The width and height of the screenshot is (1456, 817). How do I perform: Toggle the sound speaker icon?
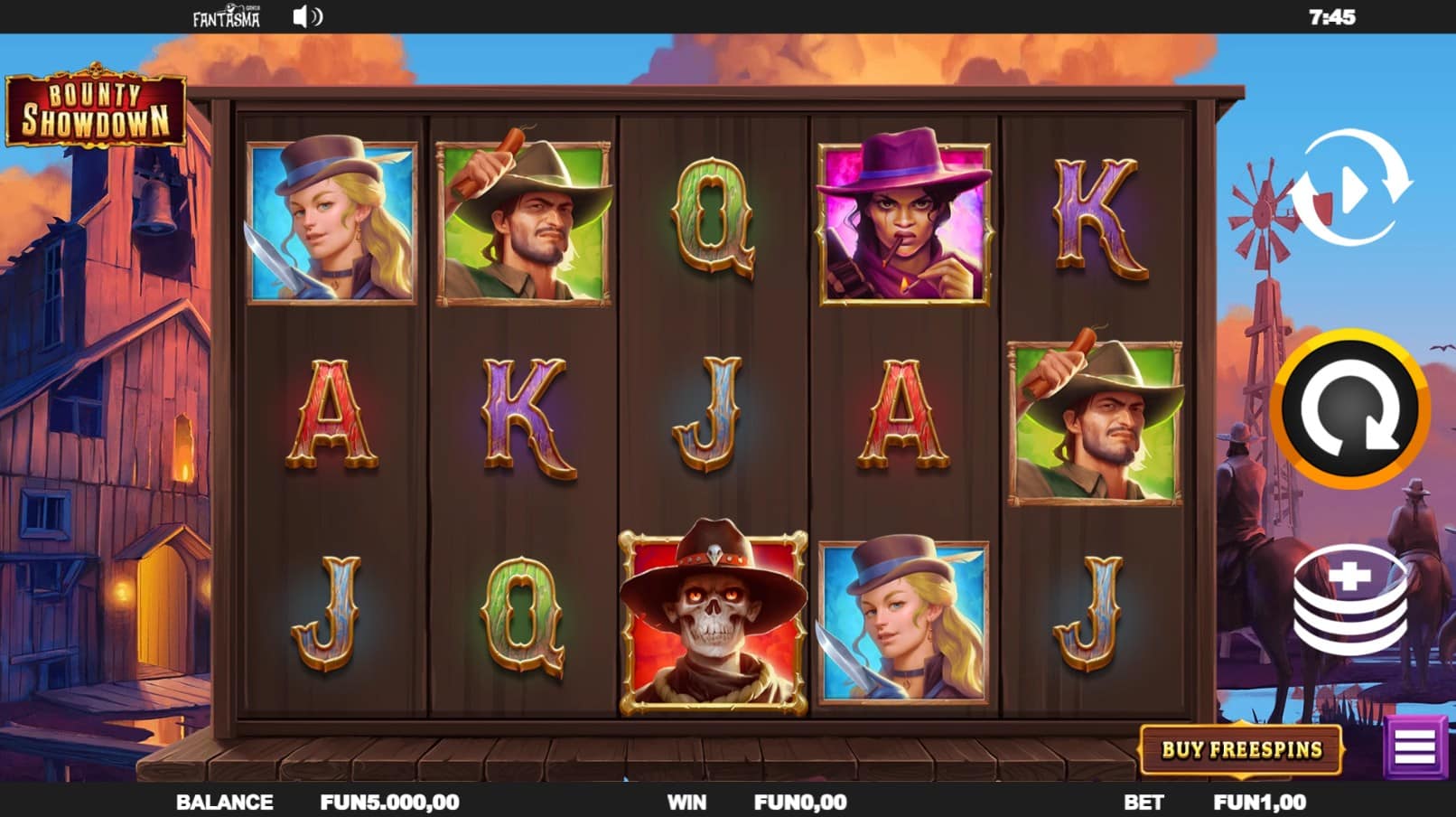tap(306, 17)
